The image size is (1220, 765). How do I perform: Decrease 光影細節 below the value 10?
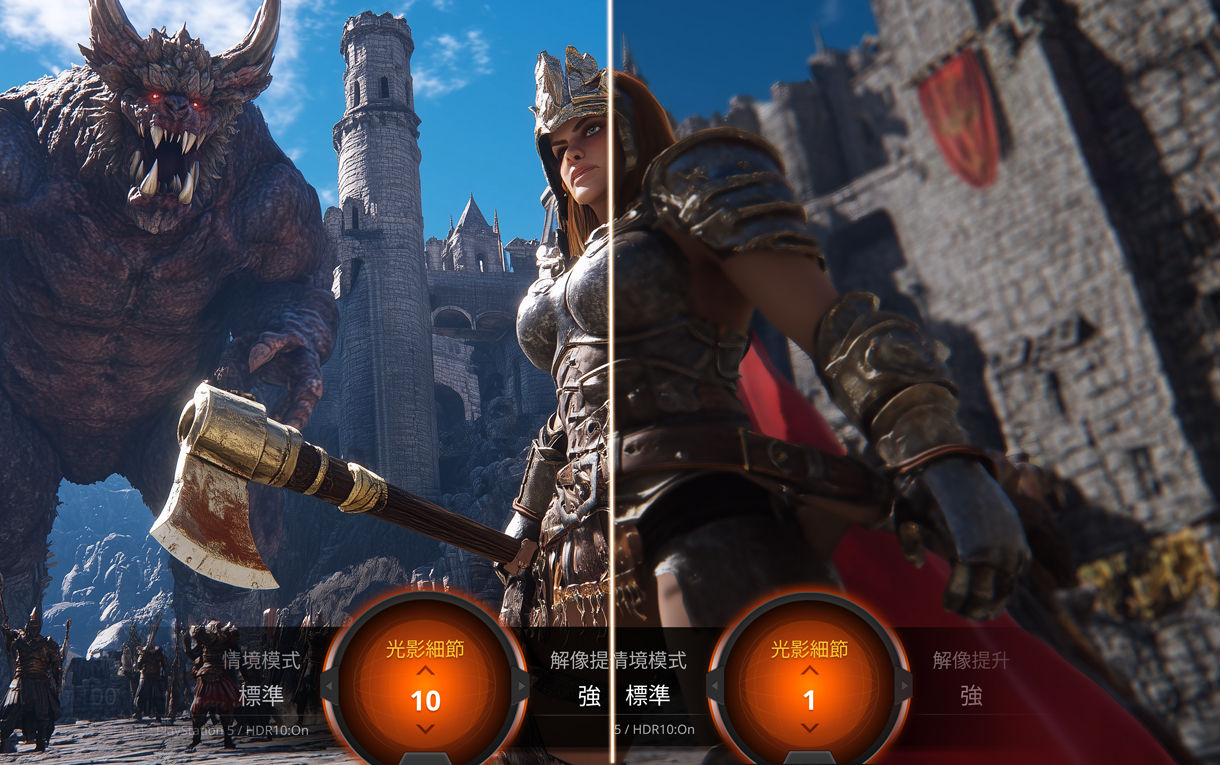[x=425, y=728]
